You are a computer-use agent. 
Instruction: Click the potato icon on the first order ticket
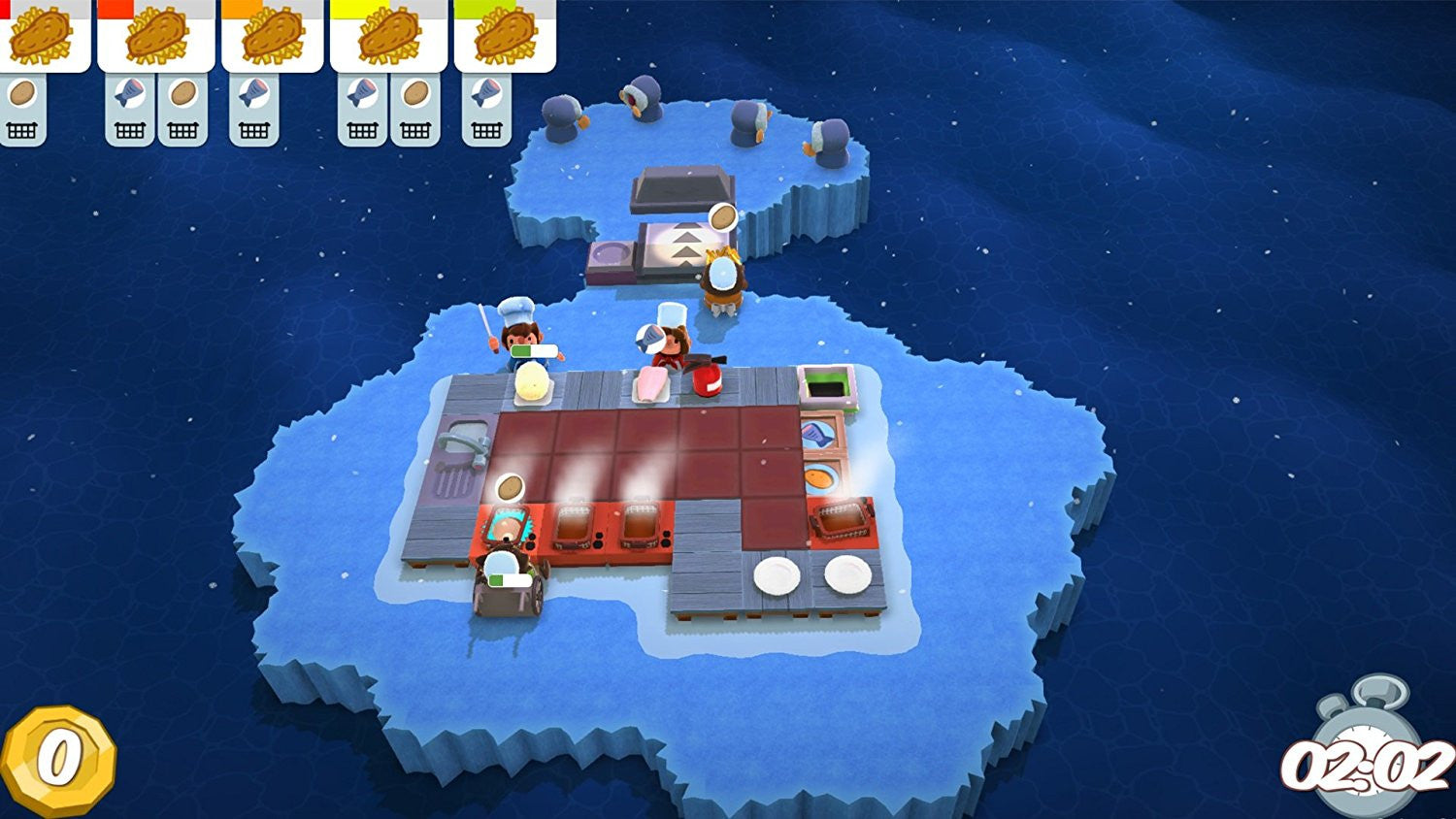[21, 93]
